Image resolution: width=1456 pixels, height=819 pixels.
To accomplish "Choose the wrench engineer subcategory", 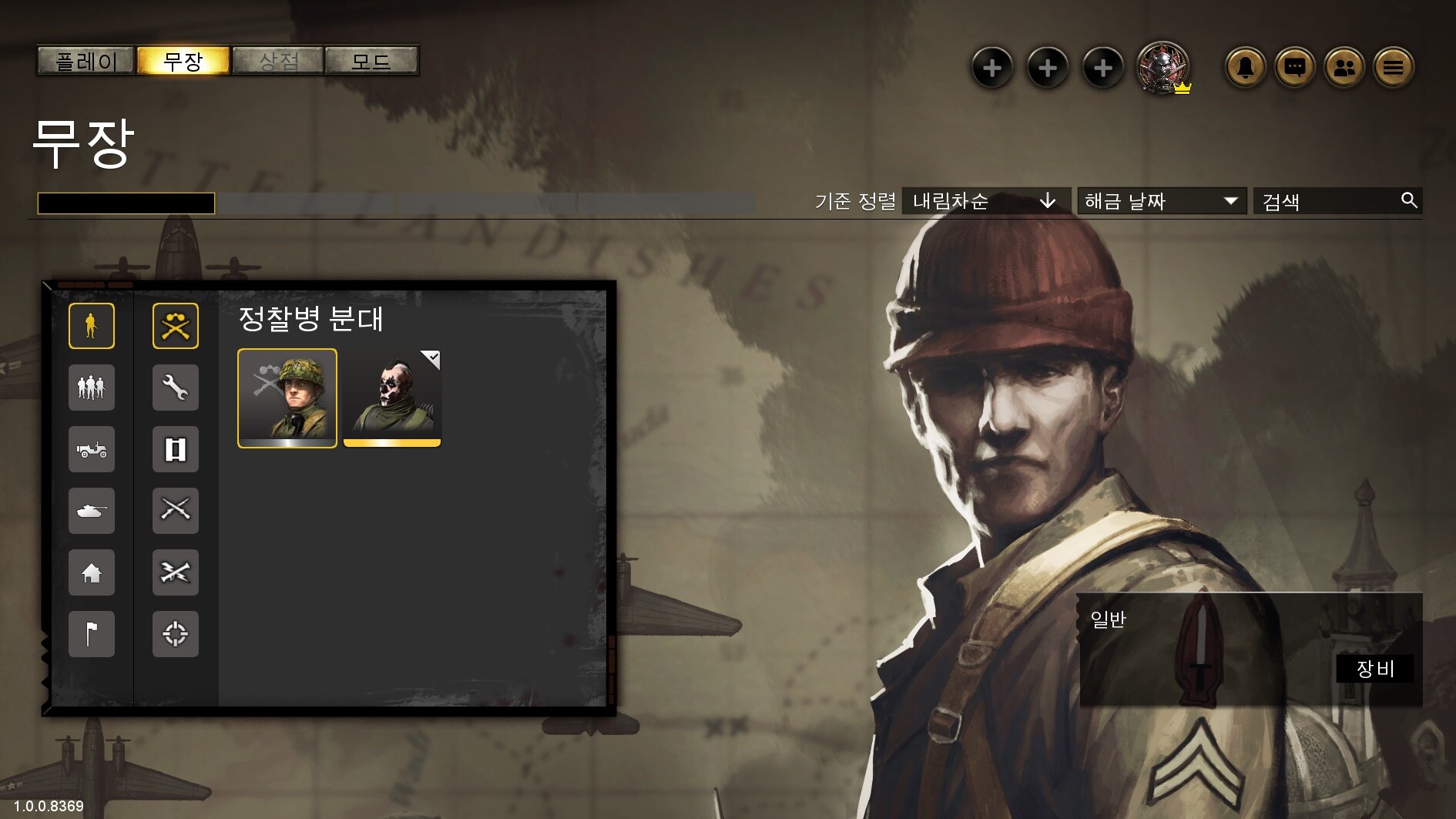I will (x=176, y=388).
